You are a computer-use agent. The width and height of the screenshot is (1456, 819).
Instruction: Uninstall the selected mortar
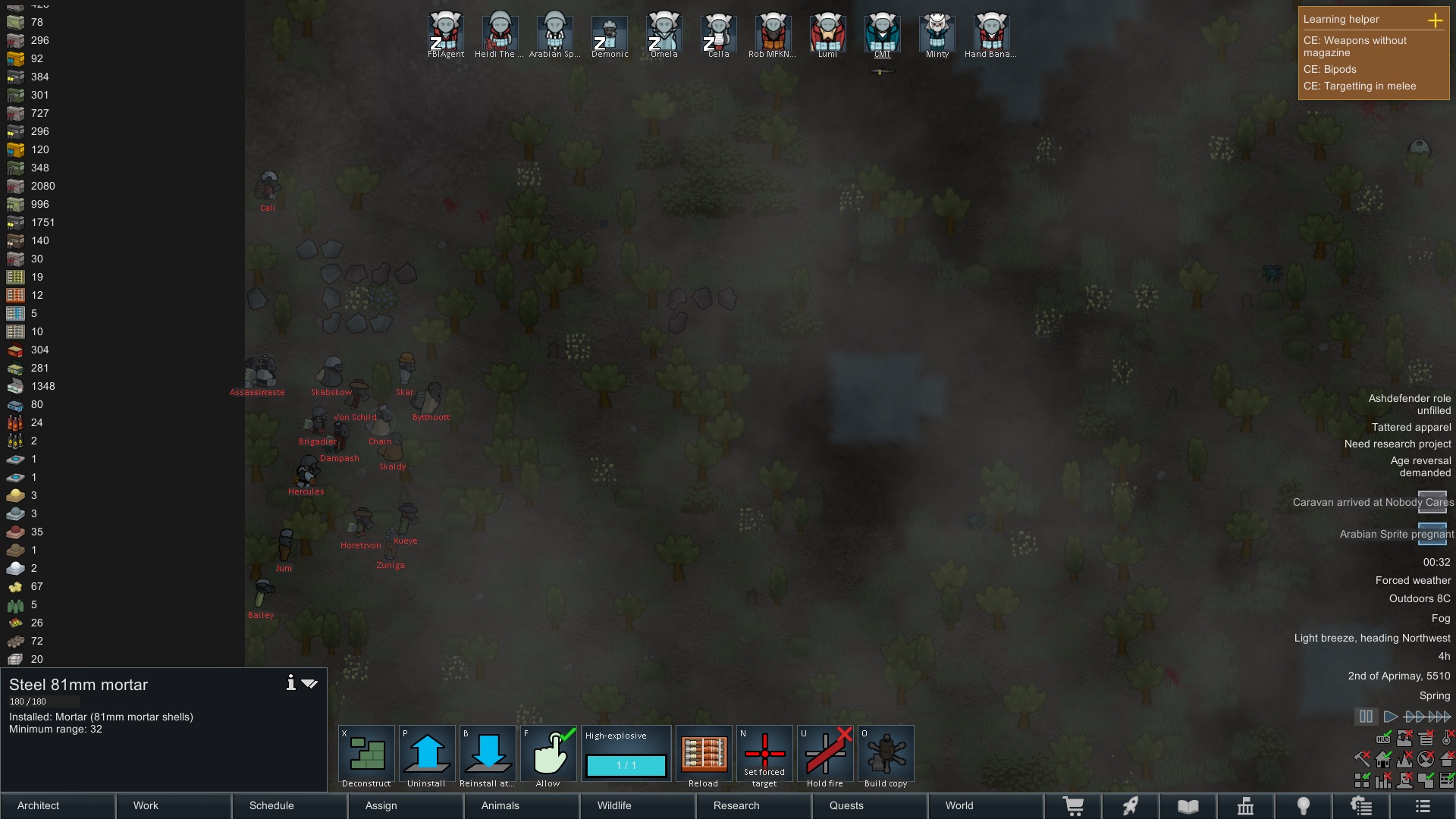[x=427, y=755]
